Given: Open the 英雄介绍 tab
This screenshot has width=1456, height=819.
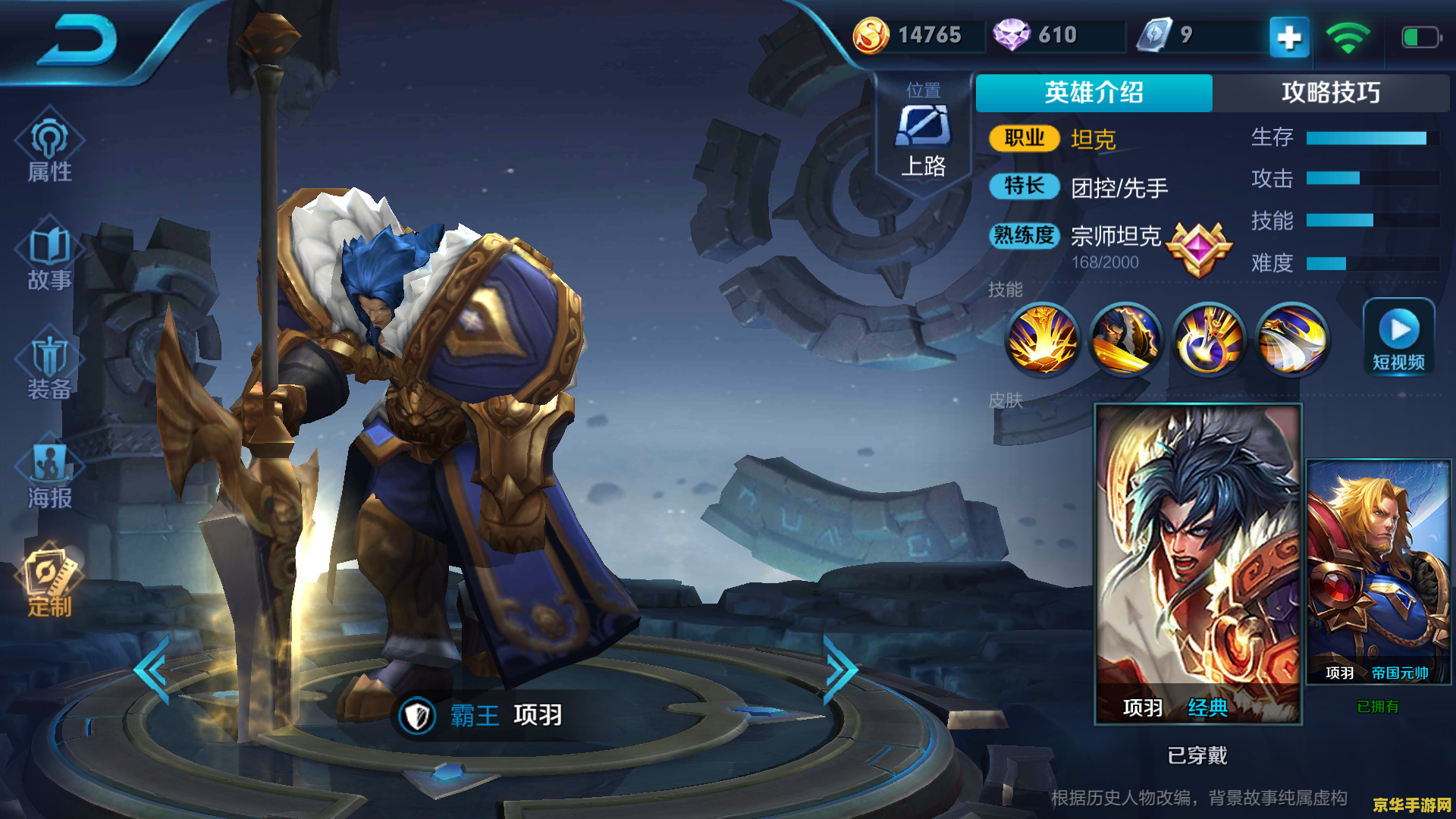Looking at the screenshot, I should point(1094,93).
